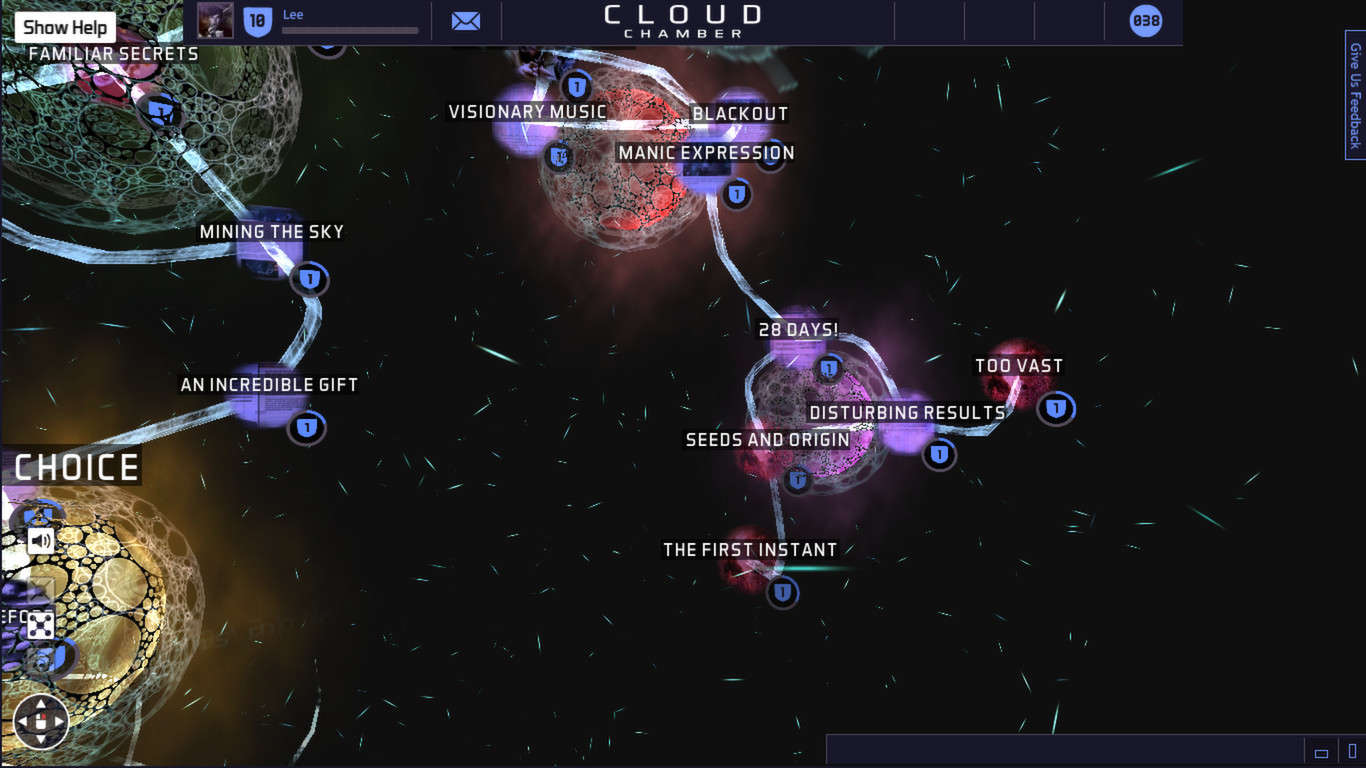Open the mail envelope icon in top bar
This screenshot has width=1366, height=768.
465,20
